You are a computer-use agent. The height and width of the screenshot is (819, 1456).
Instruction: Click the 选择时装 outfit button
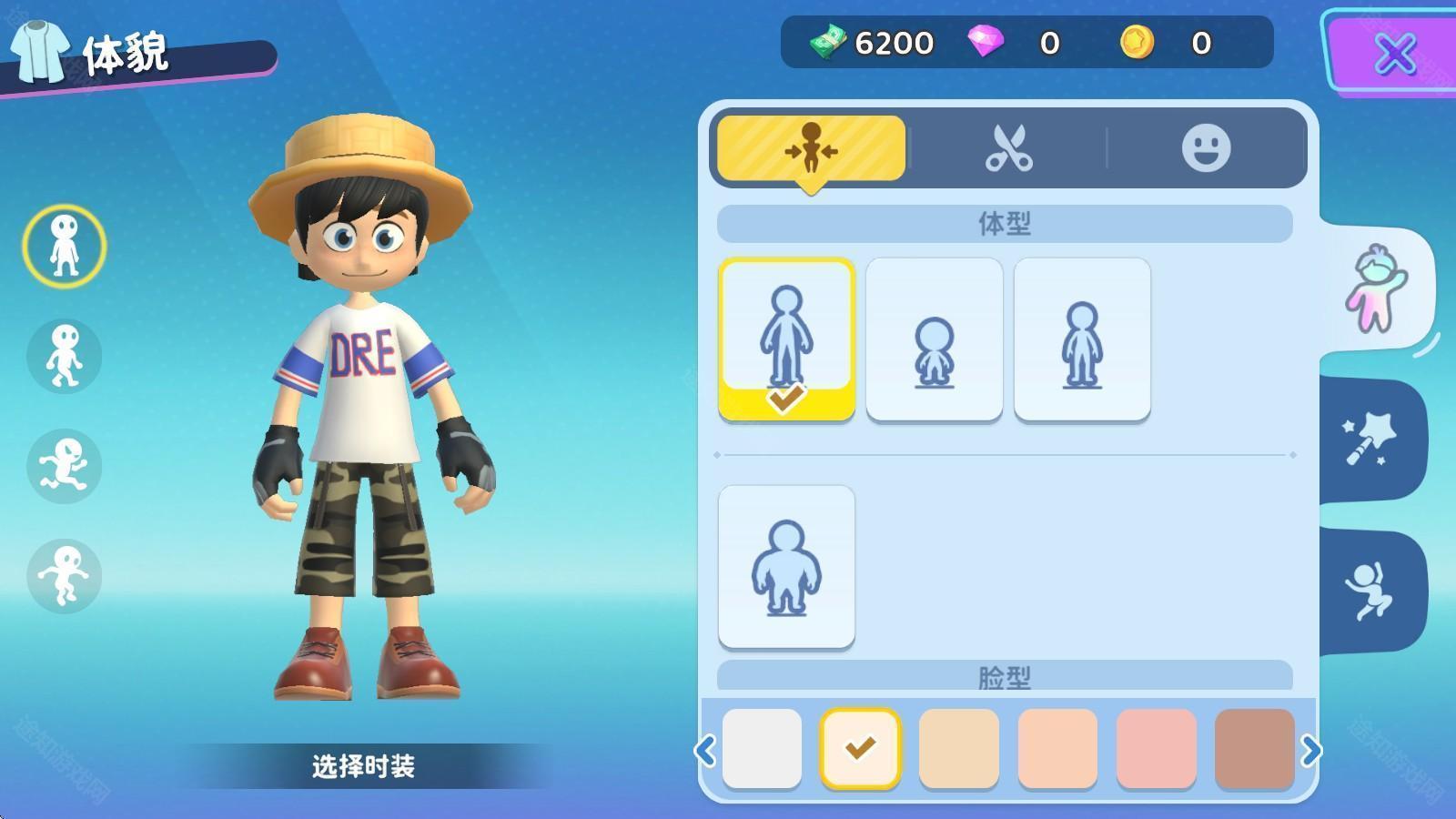point(363,766)
